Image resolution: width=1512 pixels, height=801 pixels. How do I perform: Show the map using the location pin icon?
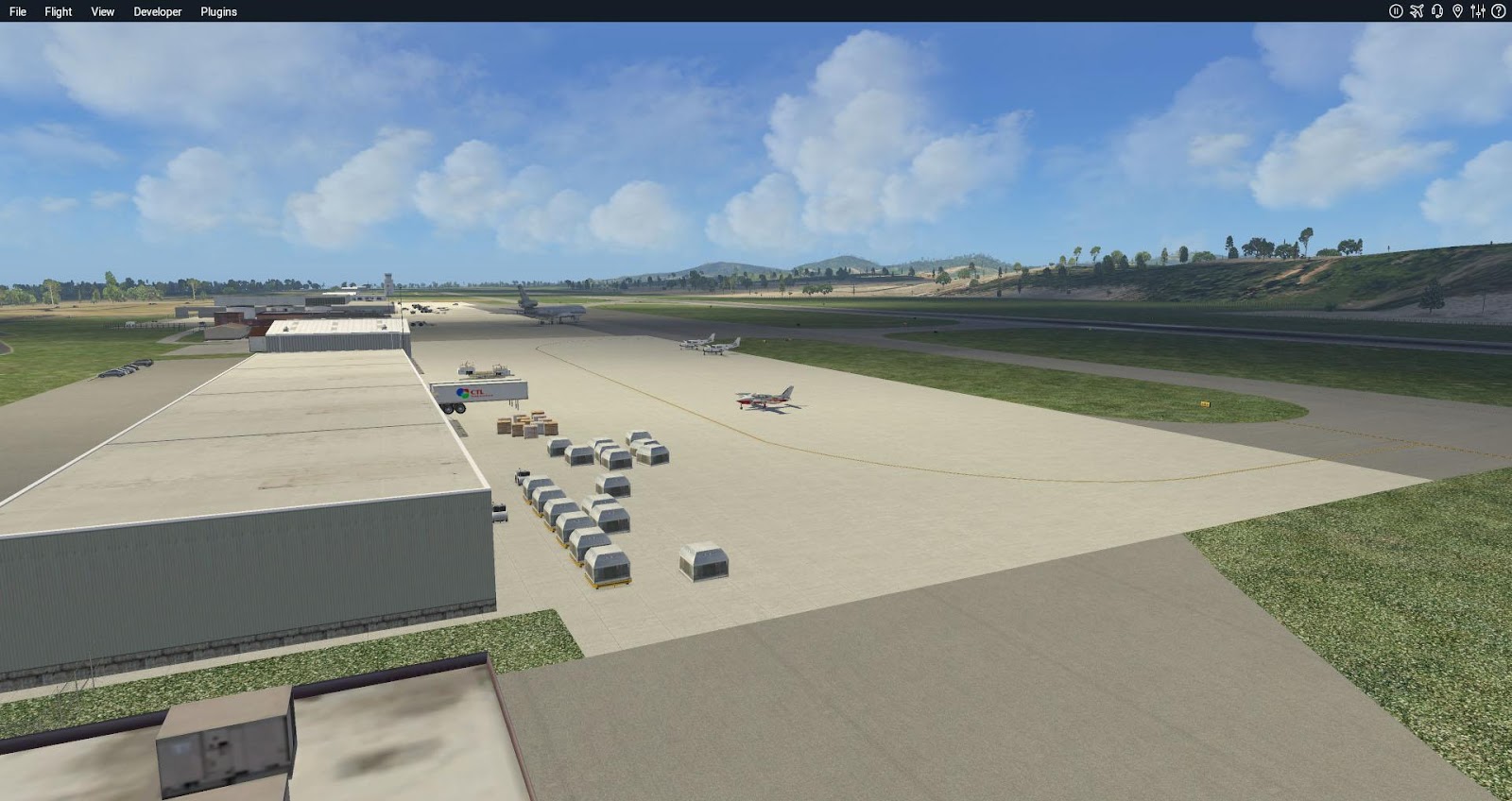tap(1457, 11)
